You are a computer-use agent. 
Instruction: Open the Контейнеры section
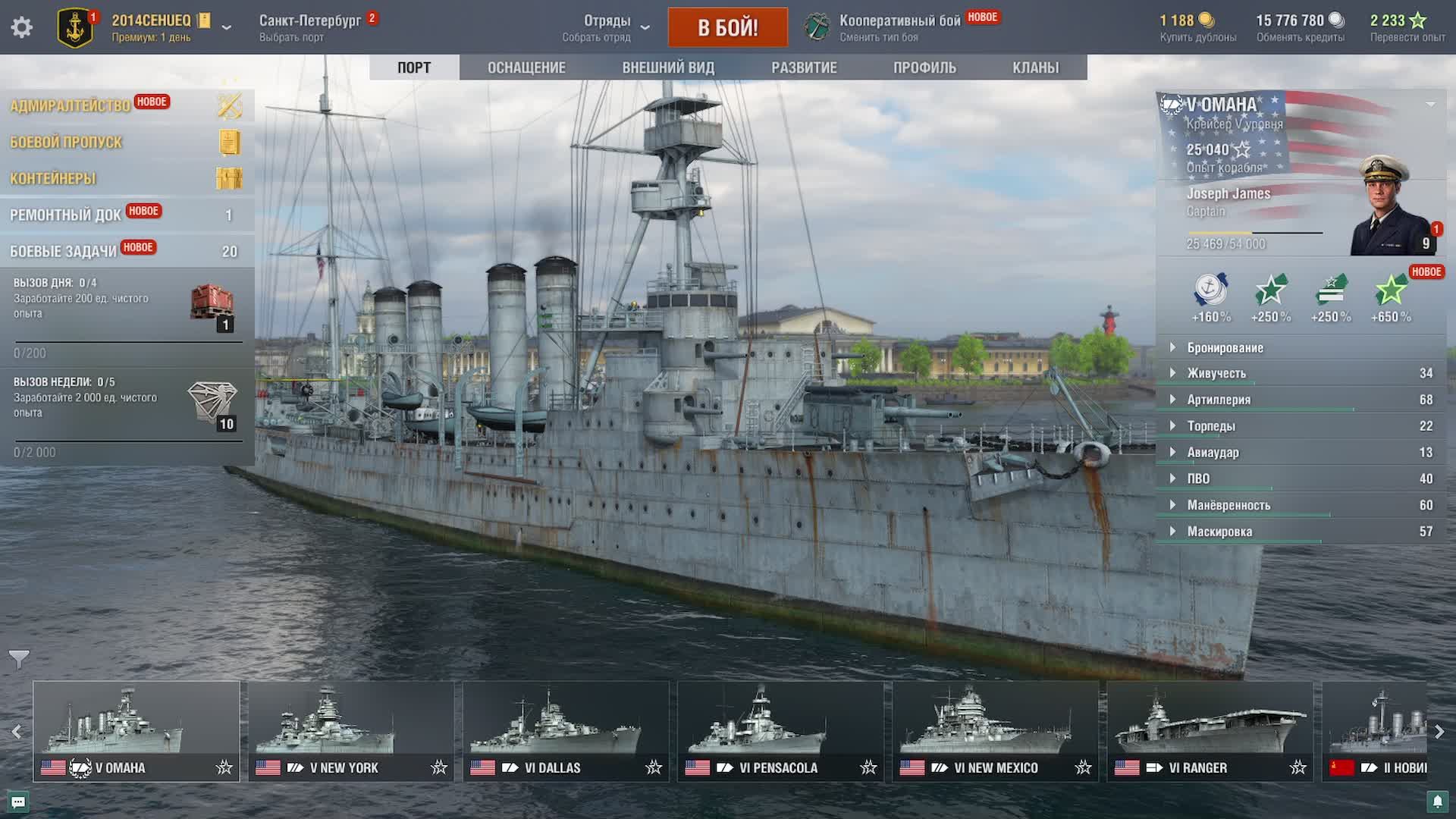pyautogui.click(x=53, y=178)
